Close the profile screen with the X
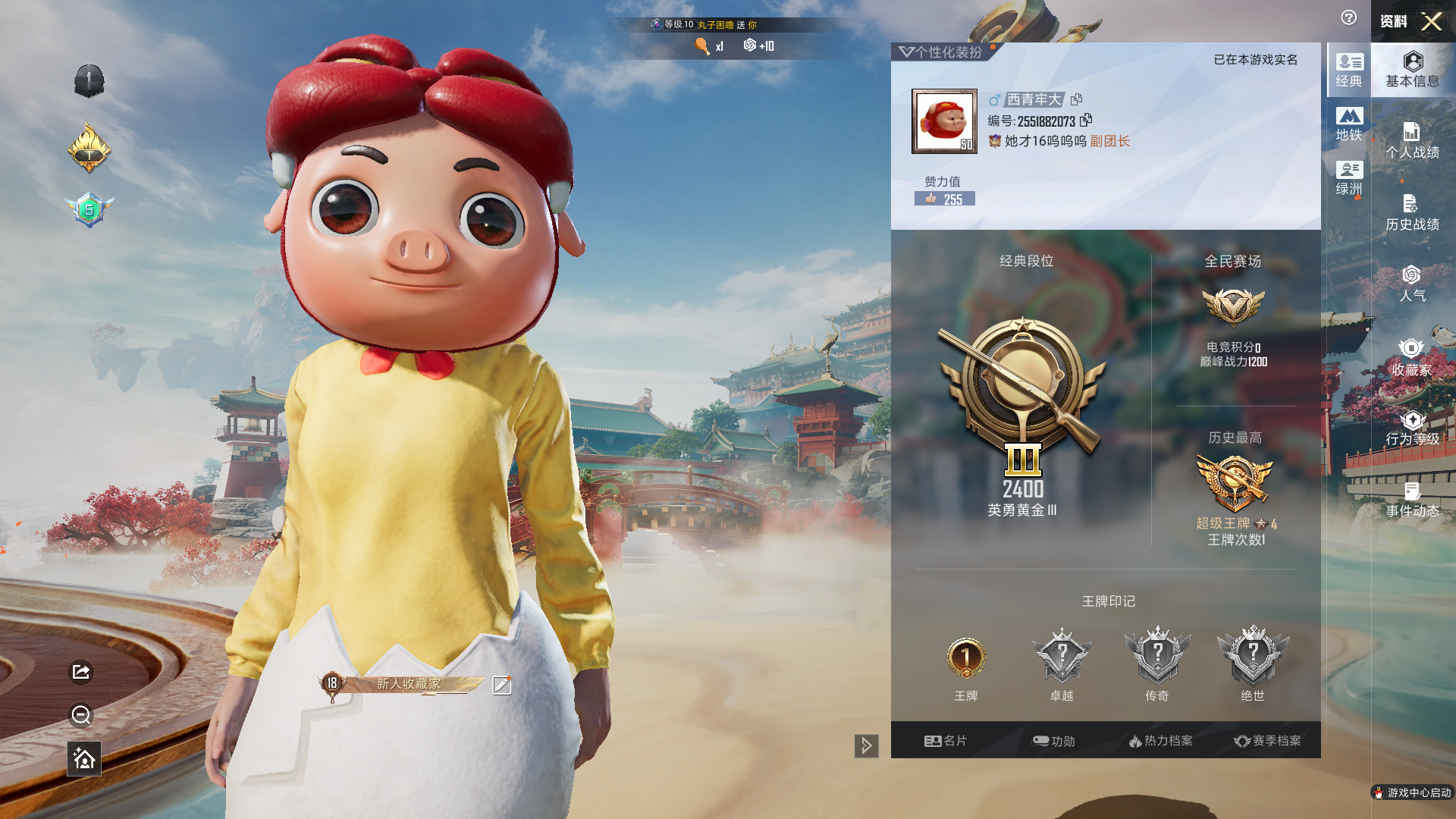 click(x=1431, y=21)
